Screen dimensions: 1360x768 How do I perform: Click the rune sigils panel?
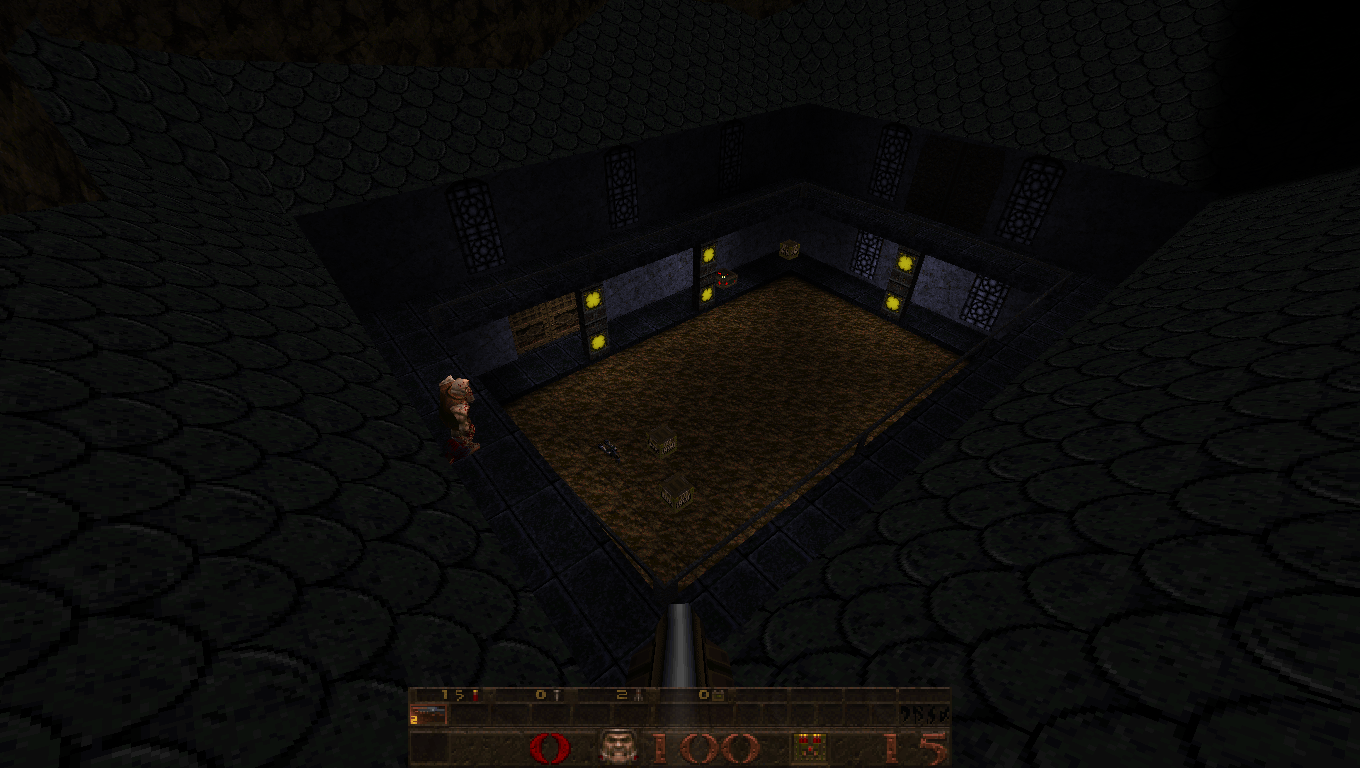tap(923, 714)
